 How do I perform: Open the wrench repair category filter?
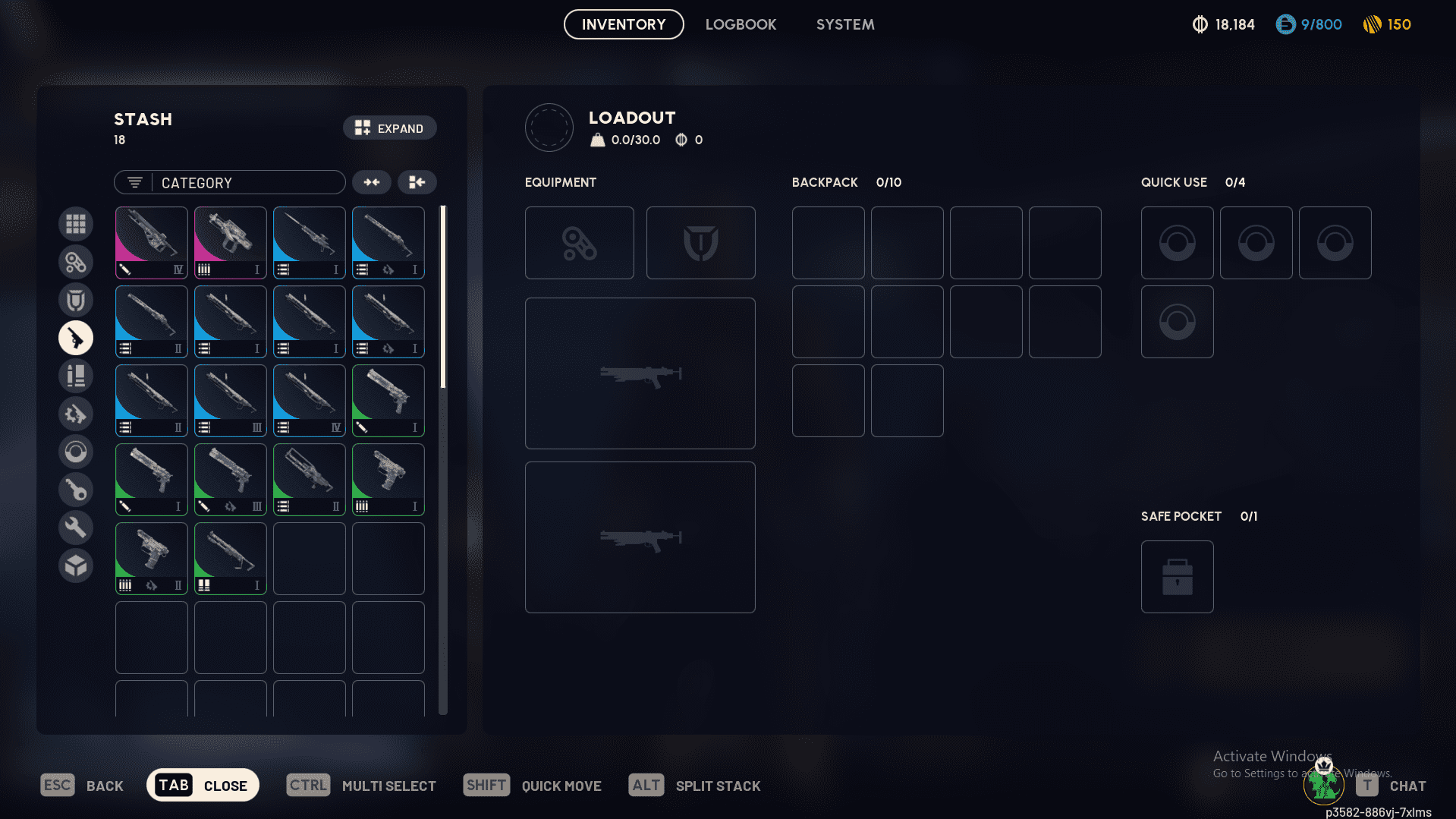(76, 527)
